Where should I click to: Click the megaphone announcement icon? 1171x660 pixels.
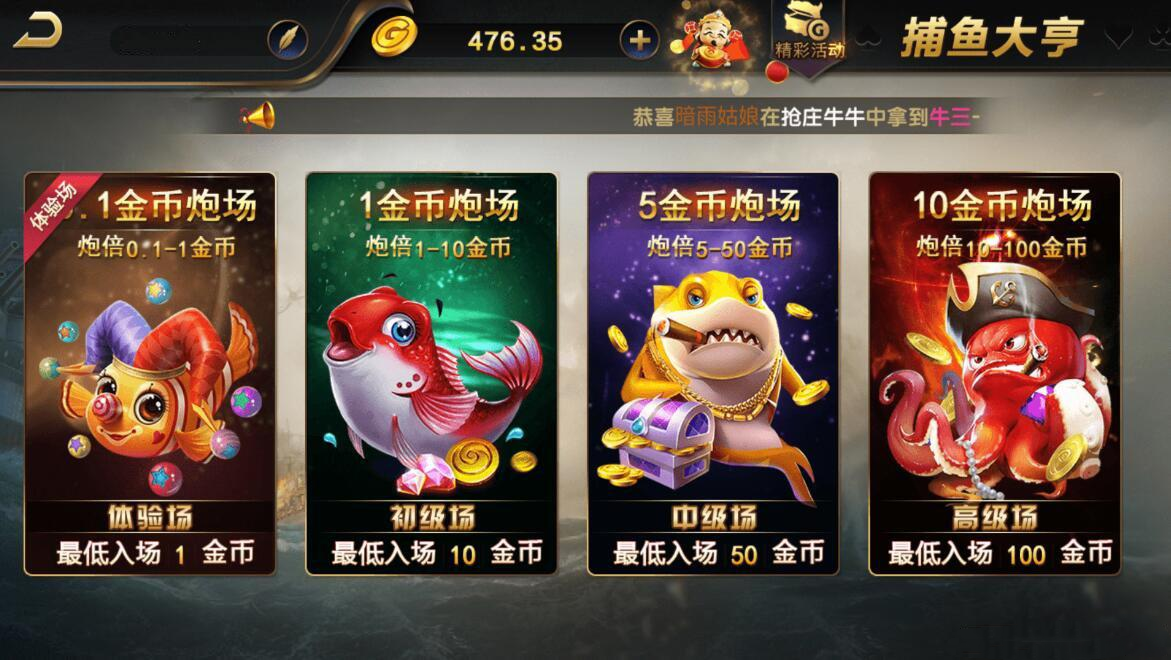coord(257,117)
